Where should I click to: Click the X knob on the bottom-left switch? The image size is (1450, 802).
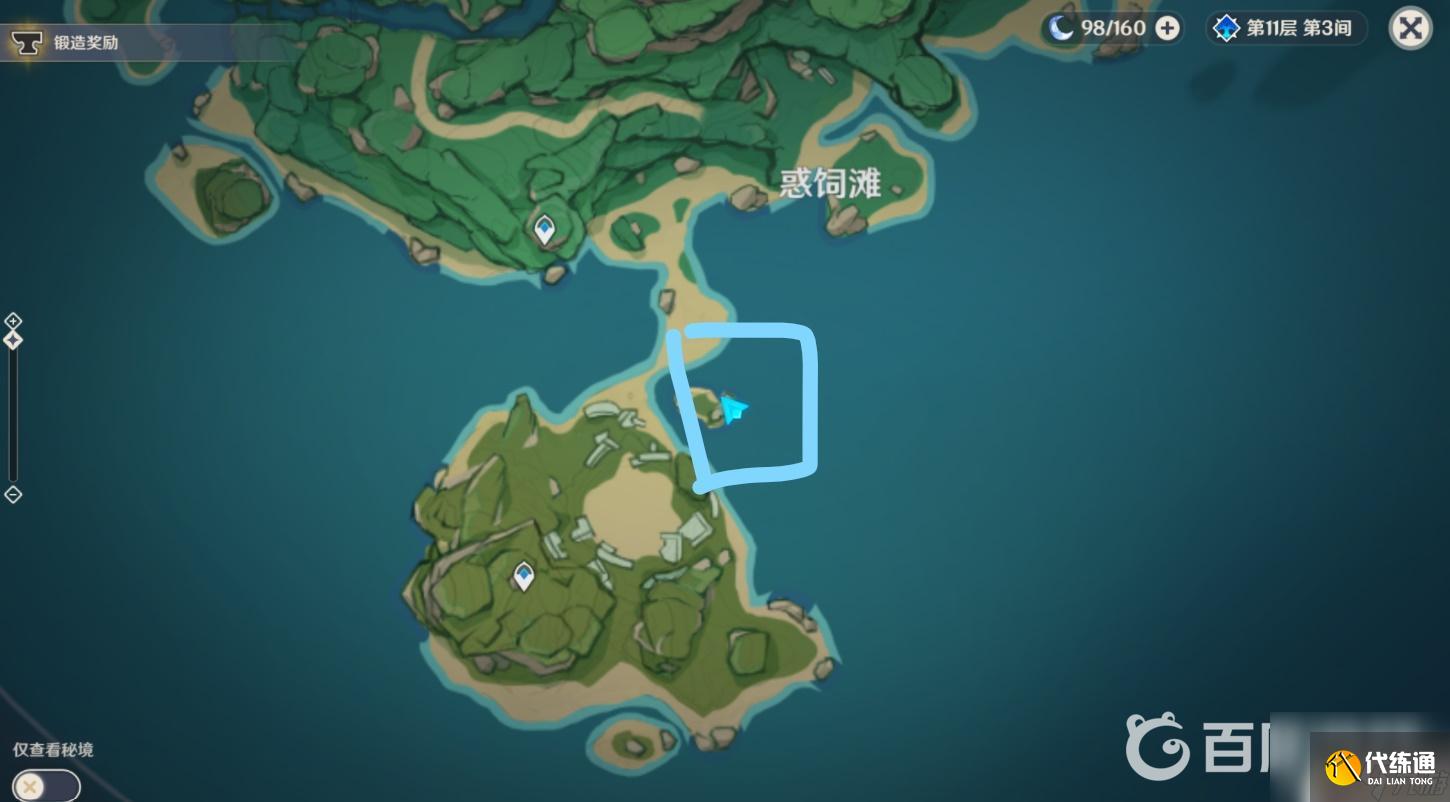pos(31,786)
